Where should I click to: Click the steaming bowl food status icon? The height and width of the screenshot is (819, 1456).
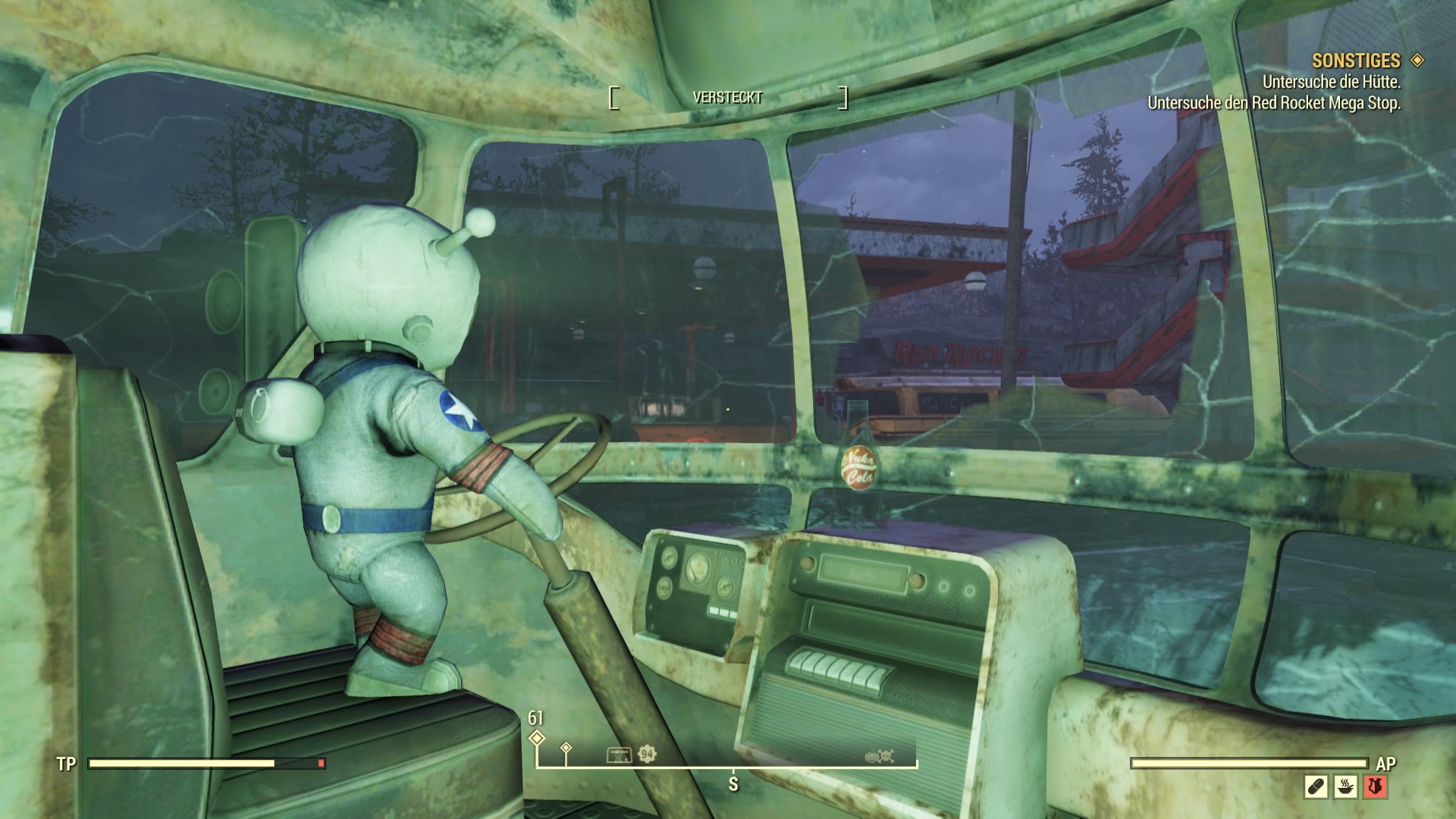(x=1345, y=786)
